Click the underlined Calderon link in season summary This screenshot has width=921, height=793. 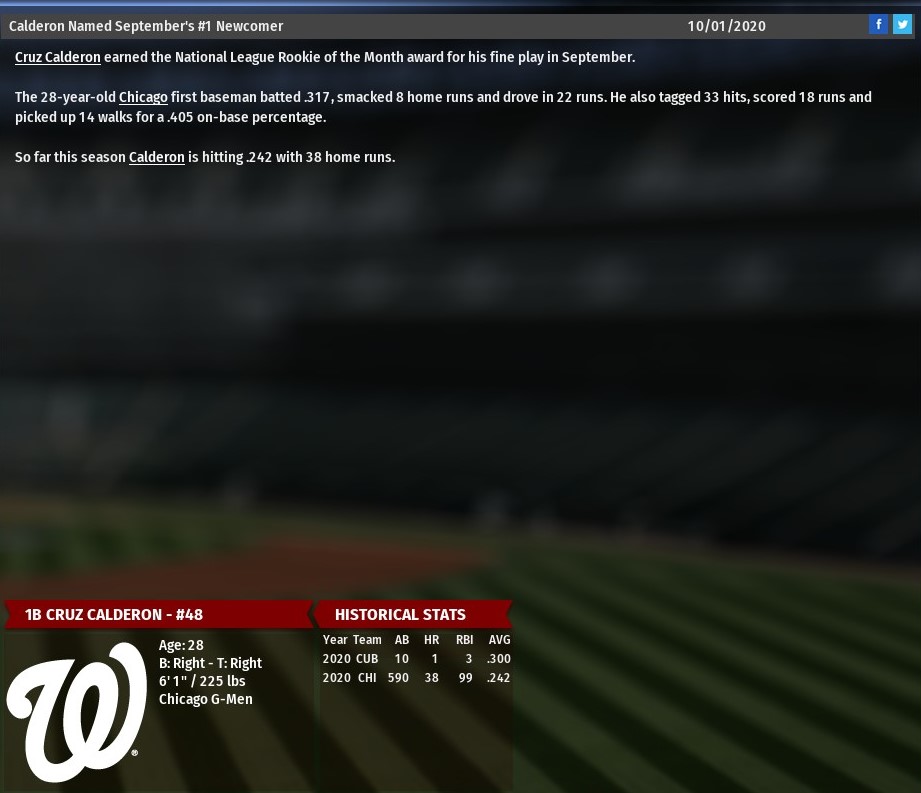(x=156, y=158)
